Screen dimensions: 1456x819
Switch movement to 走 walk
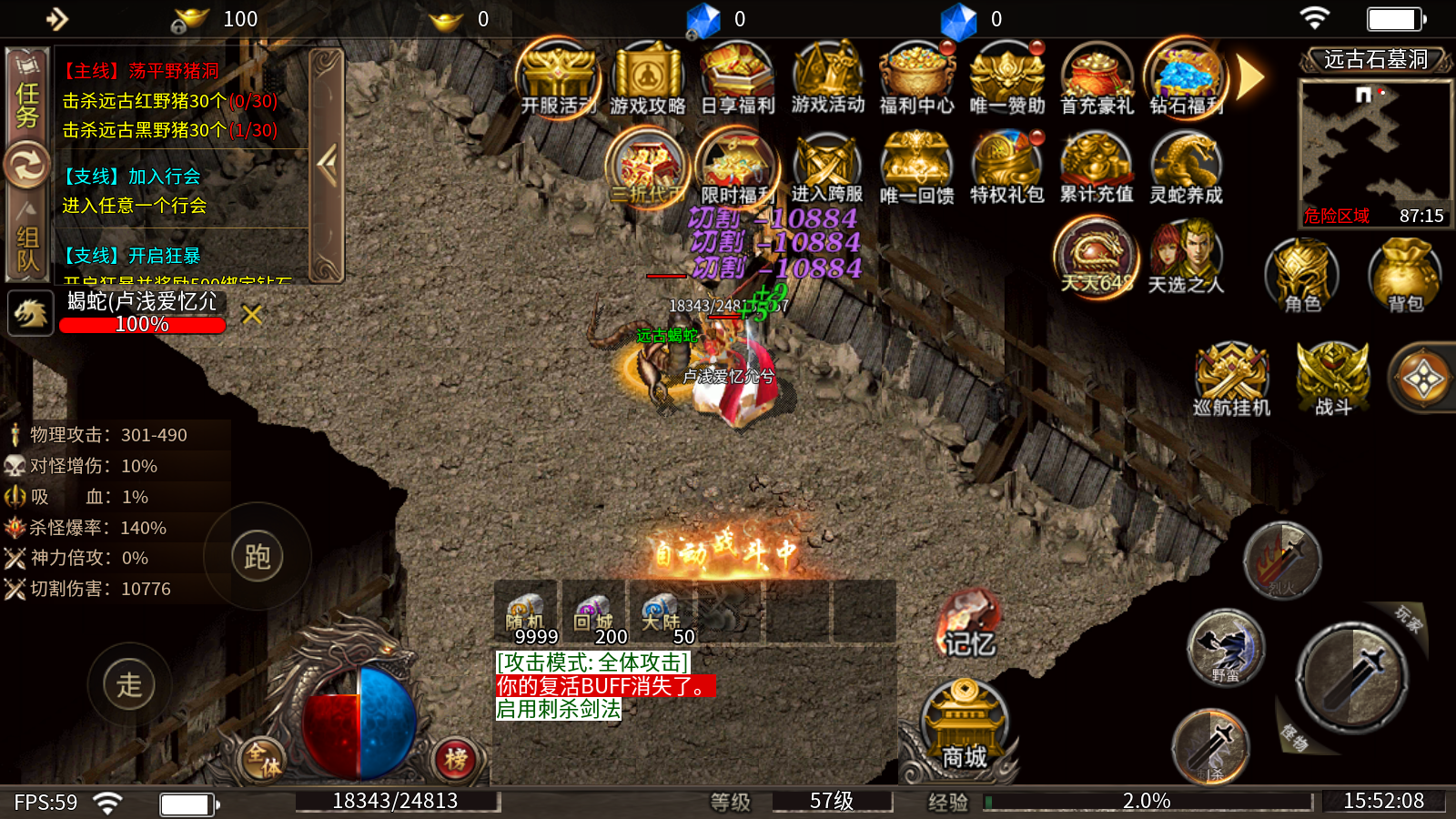coord(129,684)
